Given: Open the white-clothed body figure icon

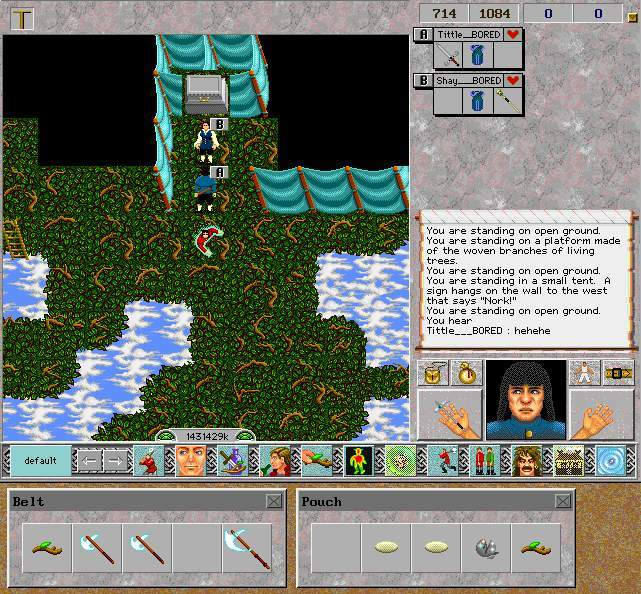Looking at the screenshot, I should click(584, 374).
